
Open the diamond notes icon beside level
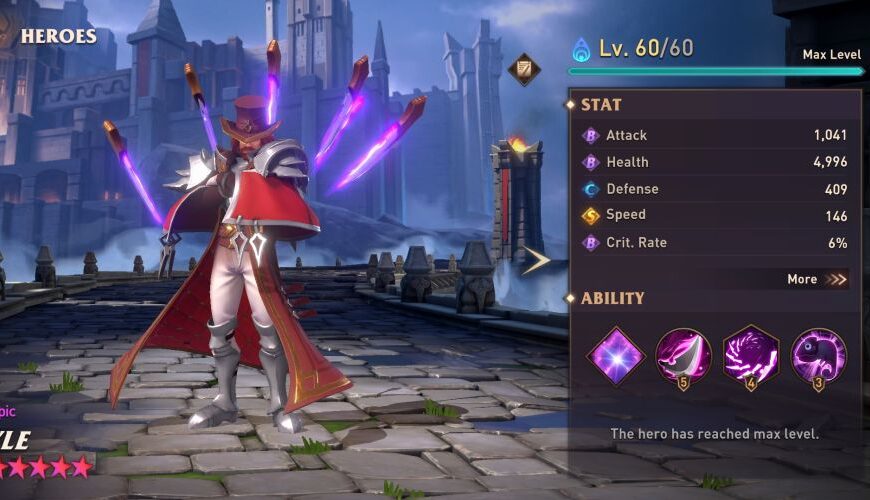pos(524,69)
